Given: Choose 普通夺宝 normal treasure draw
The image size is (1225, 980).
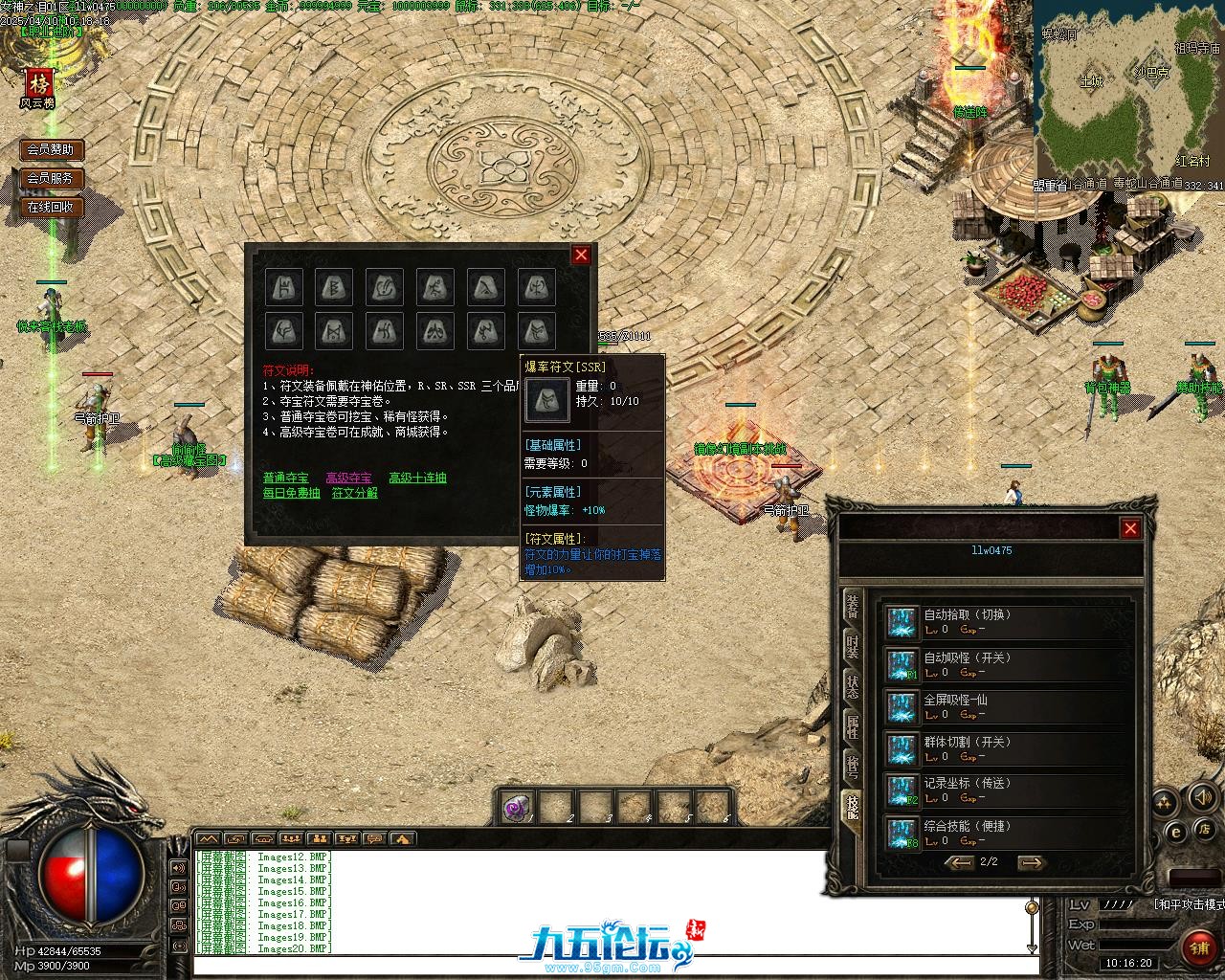Looking at the screenshot, I should 285,478.
